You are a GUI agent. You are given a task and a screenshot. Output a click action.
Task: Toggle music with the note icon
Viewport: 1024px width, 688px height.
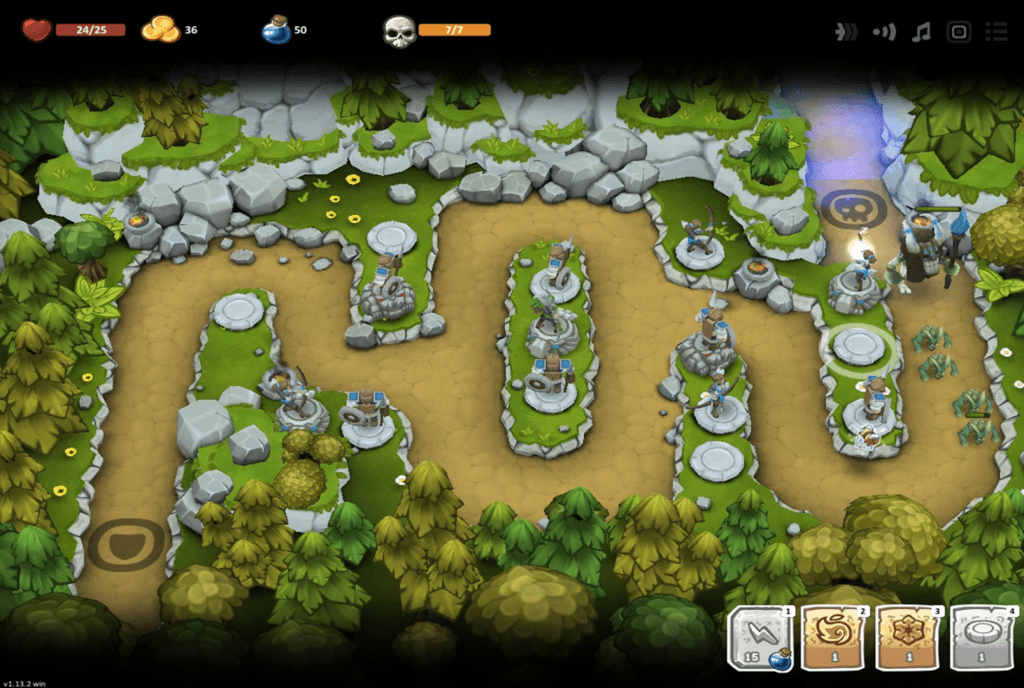coord(921,32)
